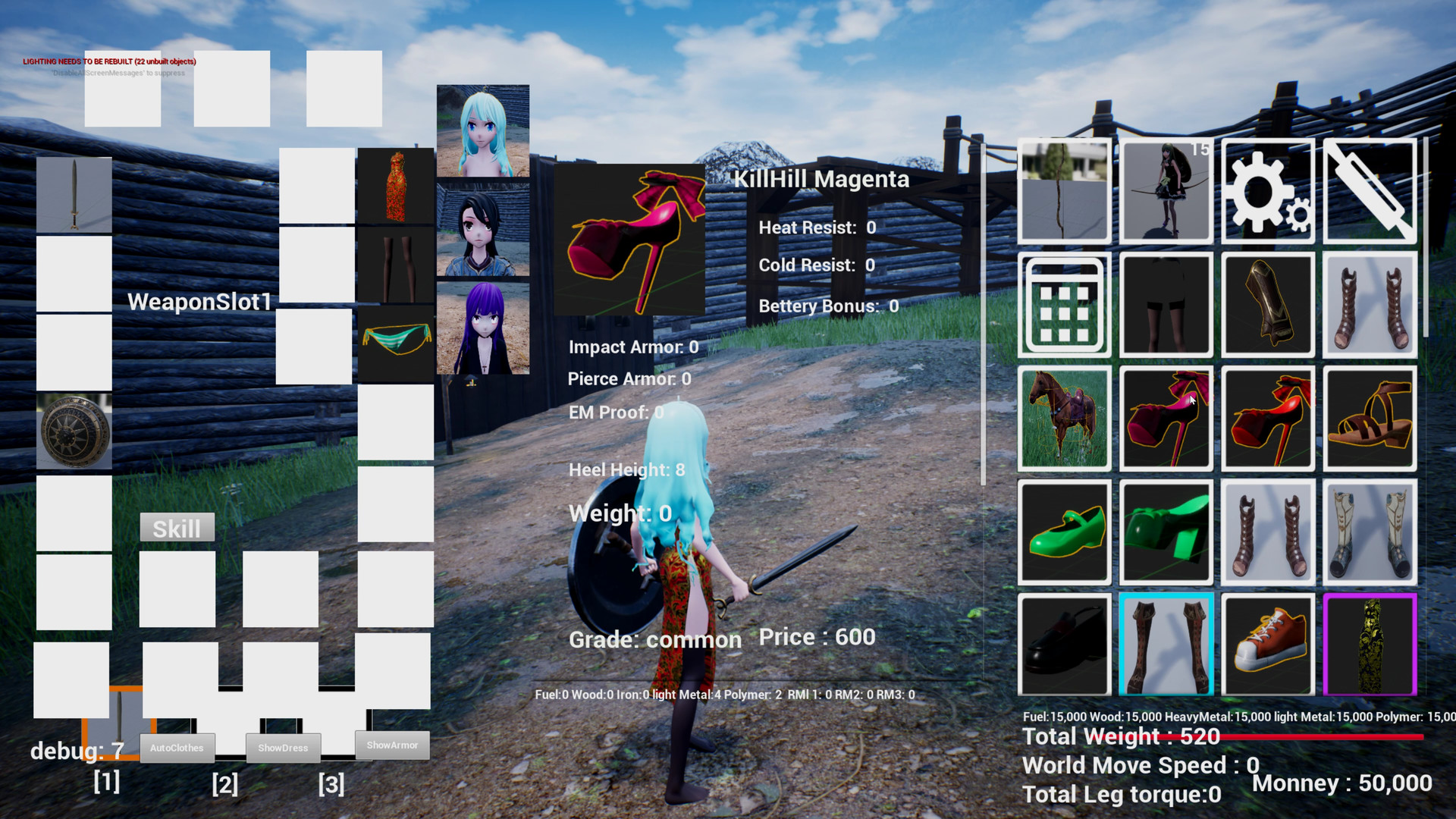This screenshot has width=1456, height=819.
Task: Select the blue-haired character portrait
Action: coord(482,130)
